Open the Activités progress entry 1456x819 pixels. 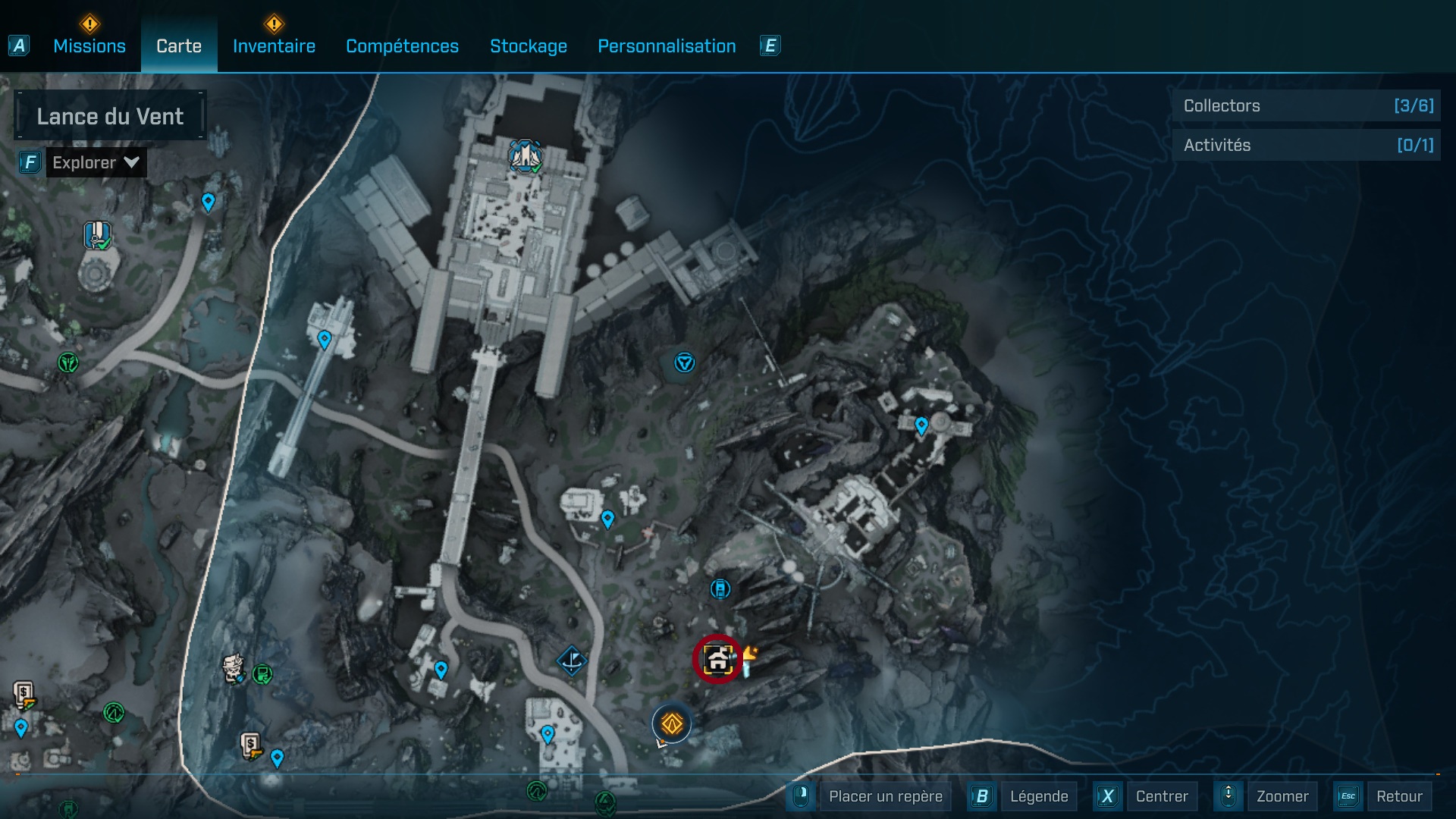1306,145
